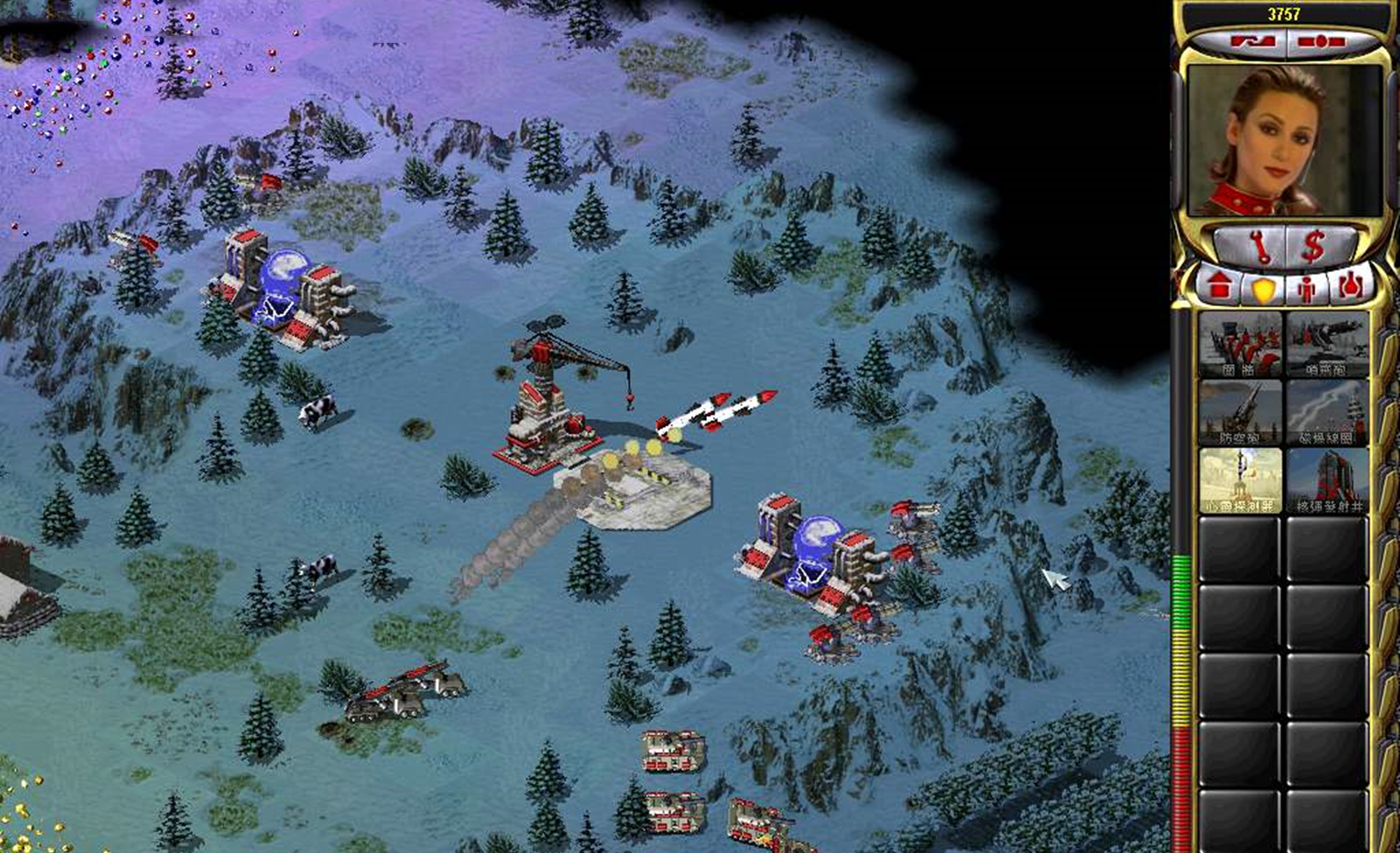Viewport: 1400px width, 853px height.
Task: Choose the Flak Cannon build icon
Action: tap(1239, 411)
